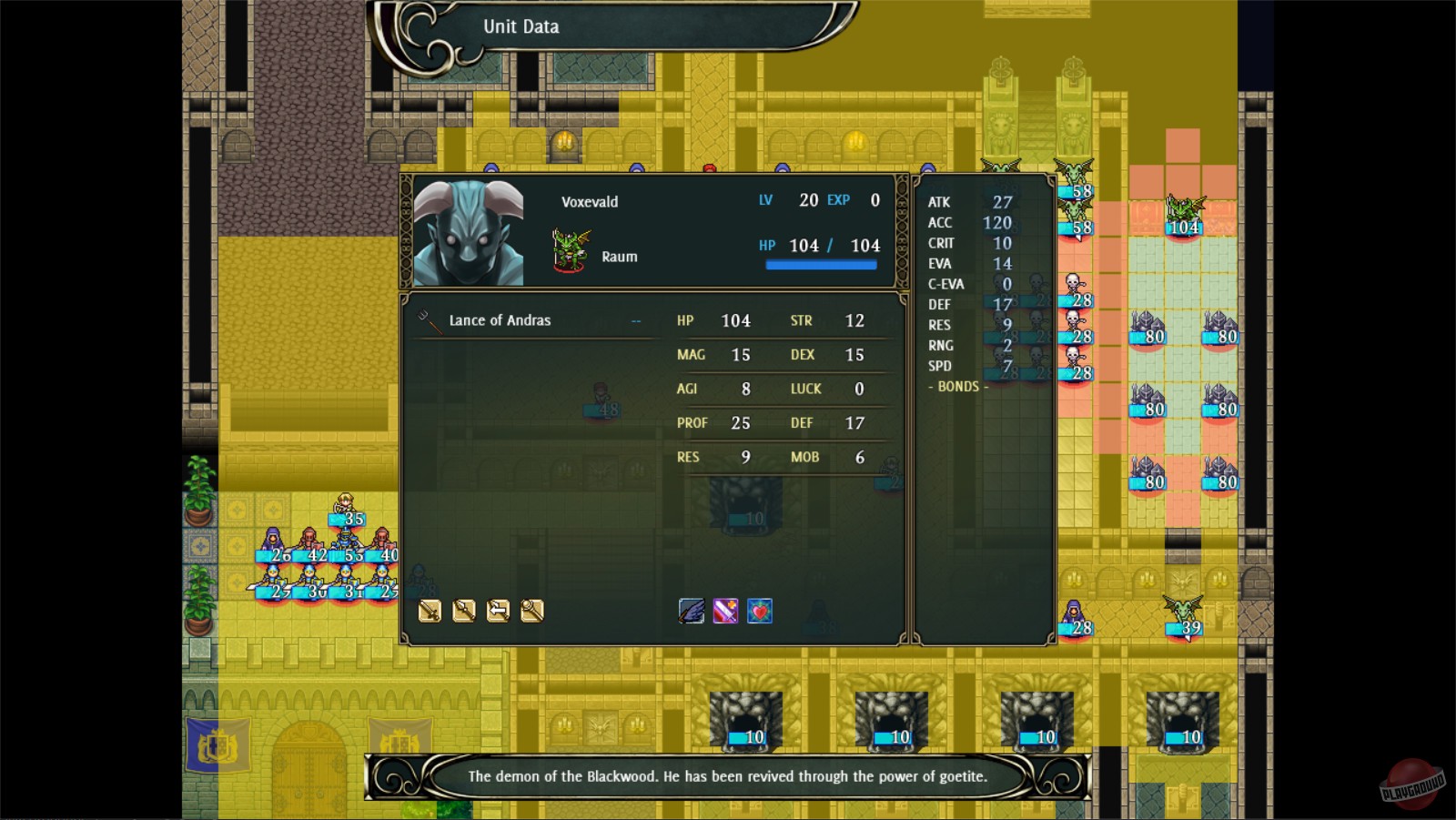Select the lance proficiency icon

tap(463, 612)
